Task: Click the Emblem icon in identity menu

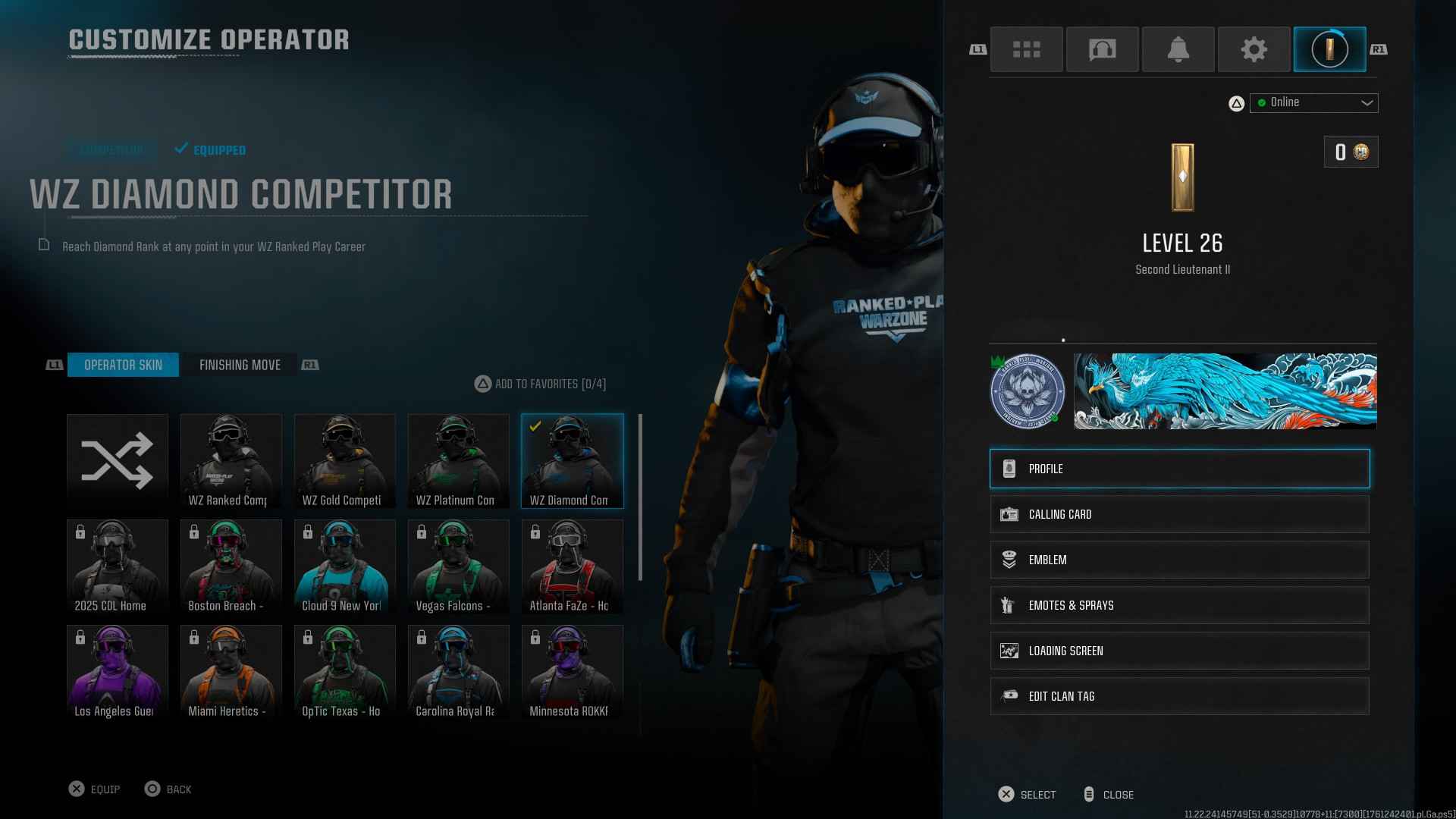Action: tap(1009, 560)
